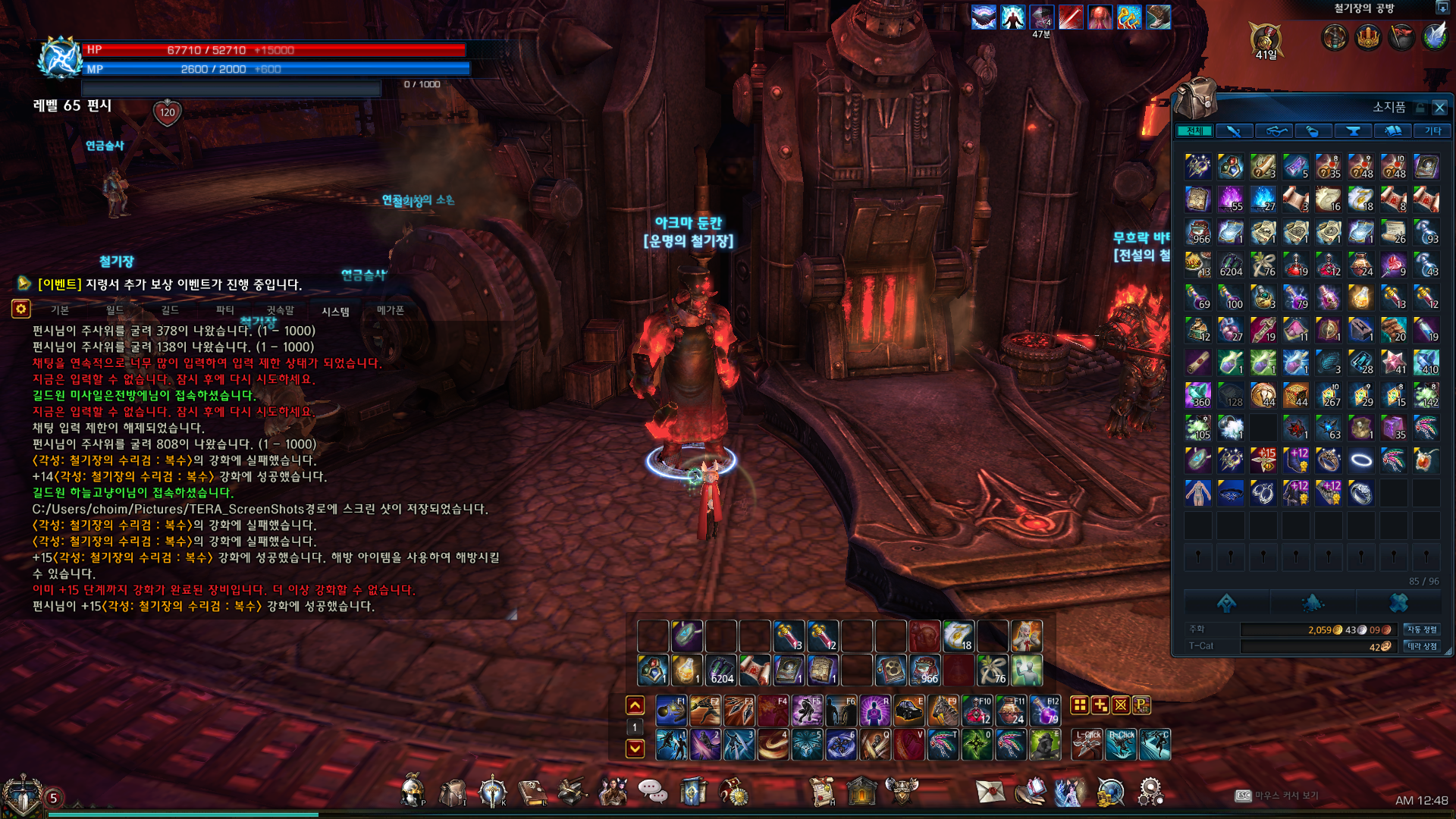Open the 테라 상점 shop button
Screen dimensions: 1456x819
(1422, 646)
